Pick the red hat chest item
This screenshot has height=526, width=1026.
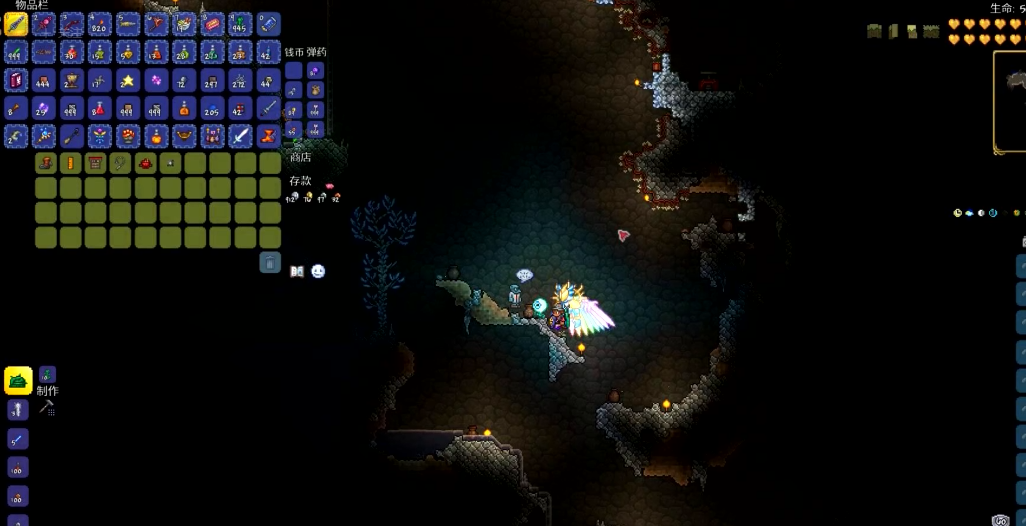[x=96, y=163]
